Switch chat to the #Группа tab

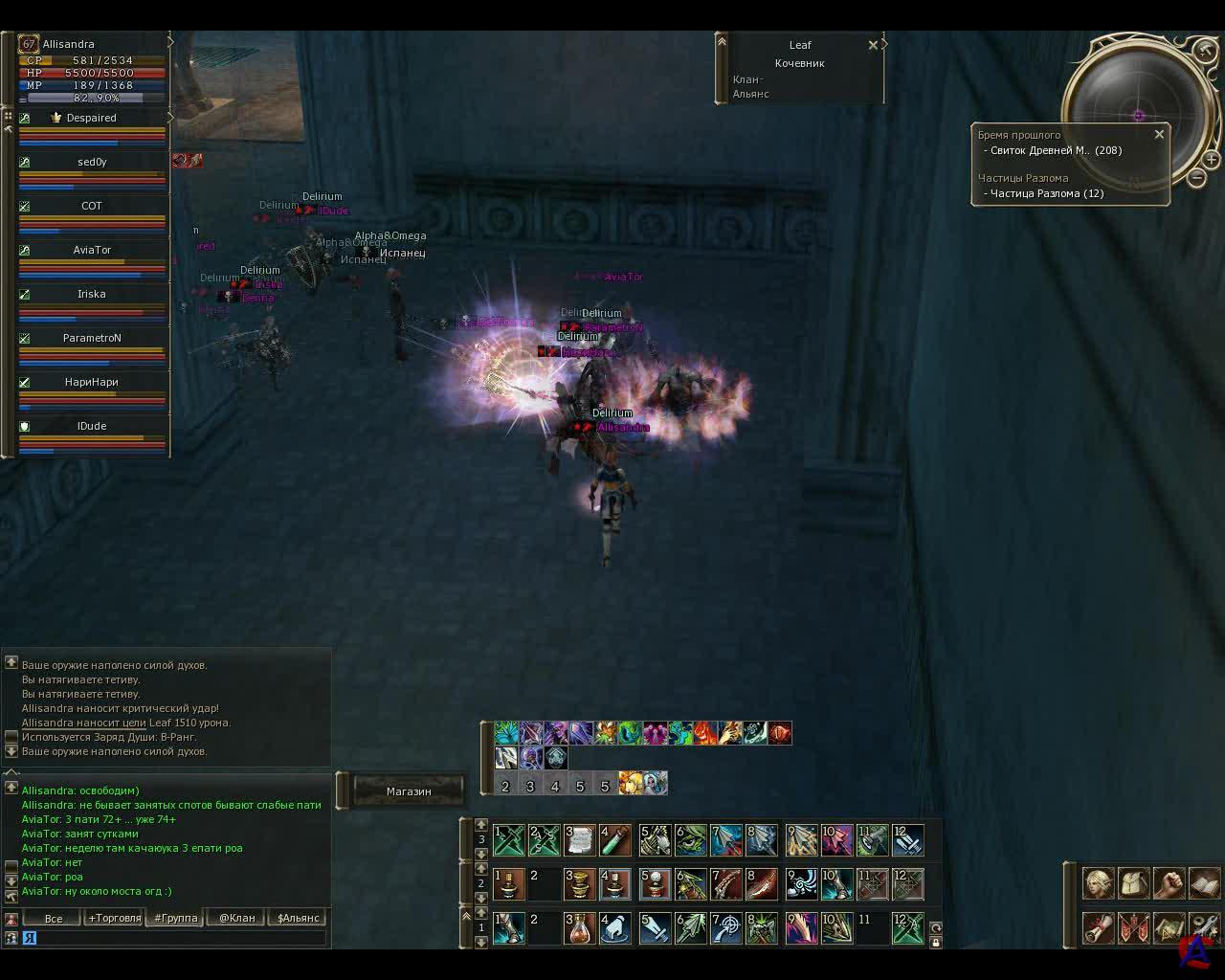(x=176, y=918)
